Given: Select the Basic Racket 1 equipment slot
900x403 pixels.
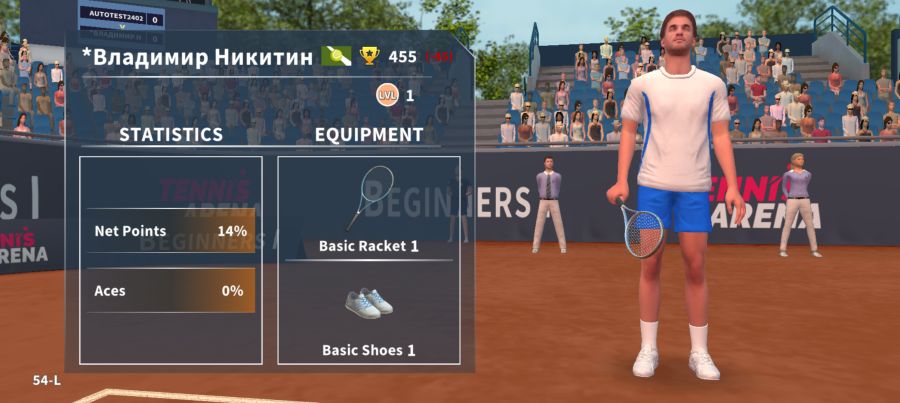Looking at the screenshot, I should tap(368, 208).
